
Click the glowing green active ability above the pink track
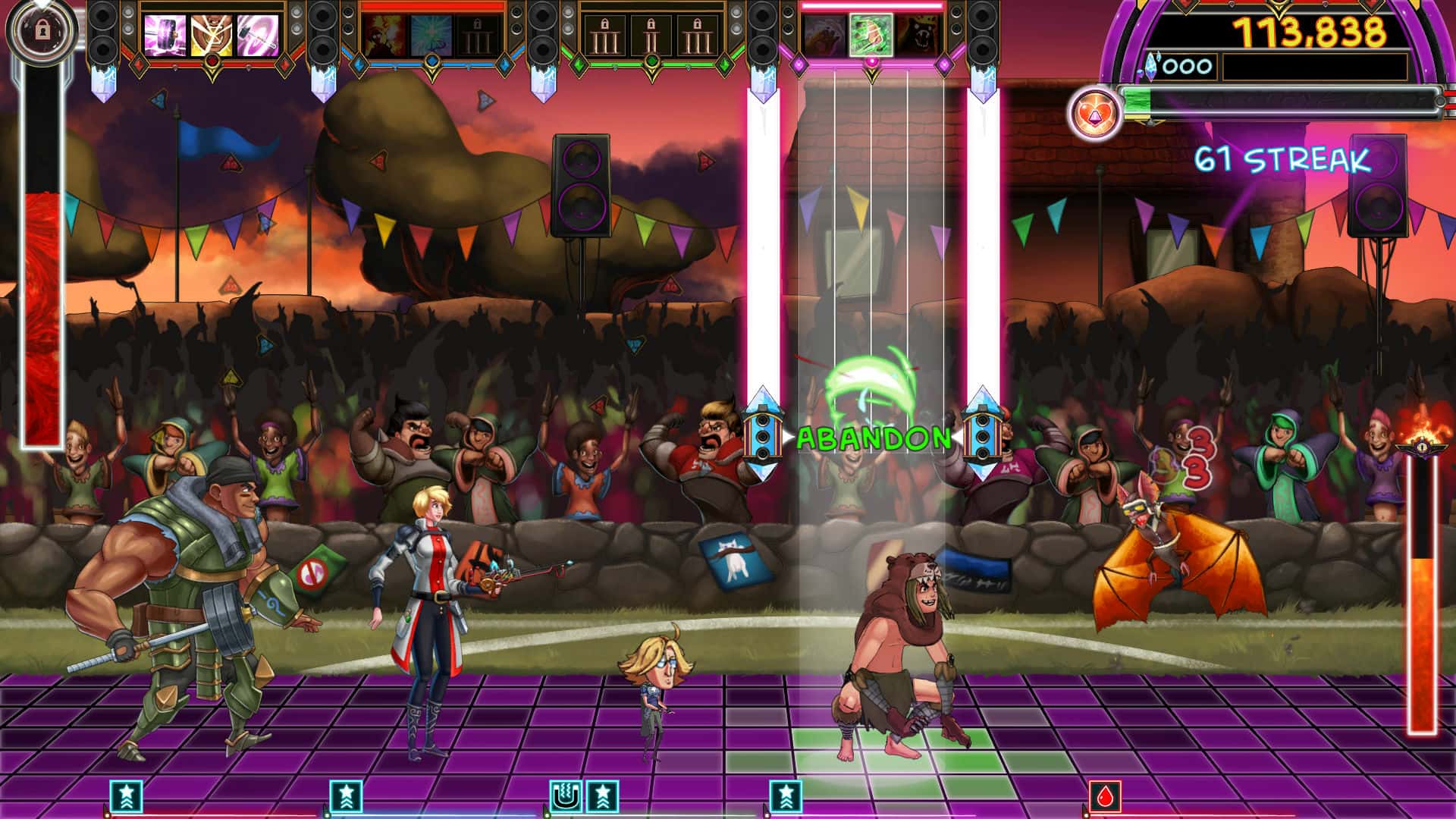872,36
